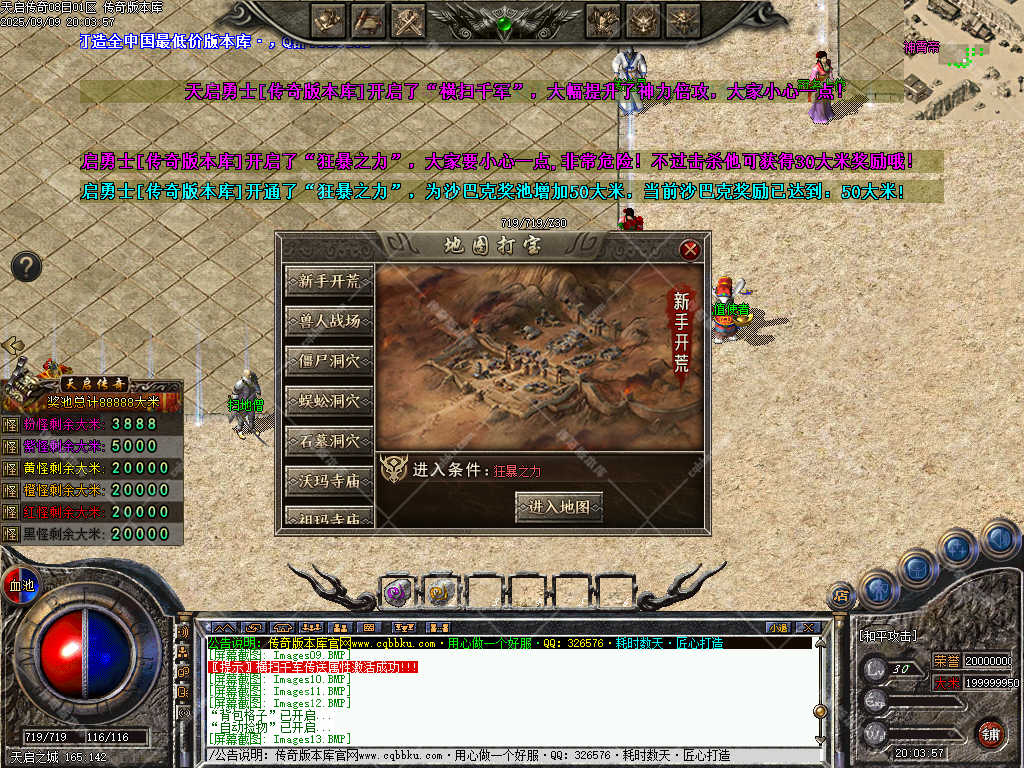Toggle the speaker sound round button
The height and width of the screenshot is (768, 1024).
999,538
